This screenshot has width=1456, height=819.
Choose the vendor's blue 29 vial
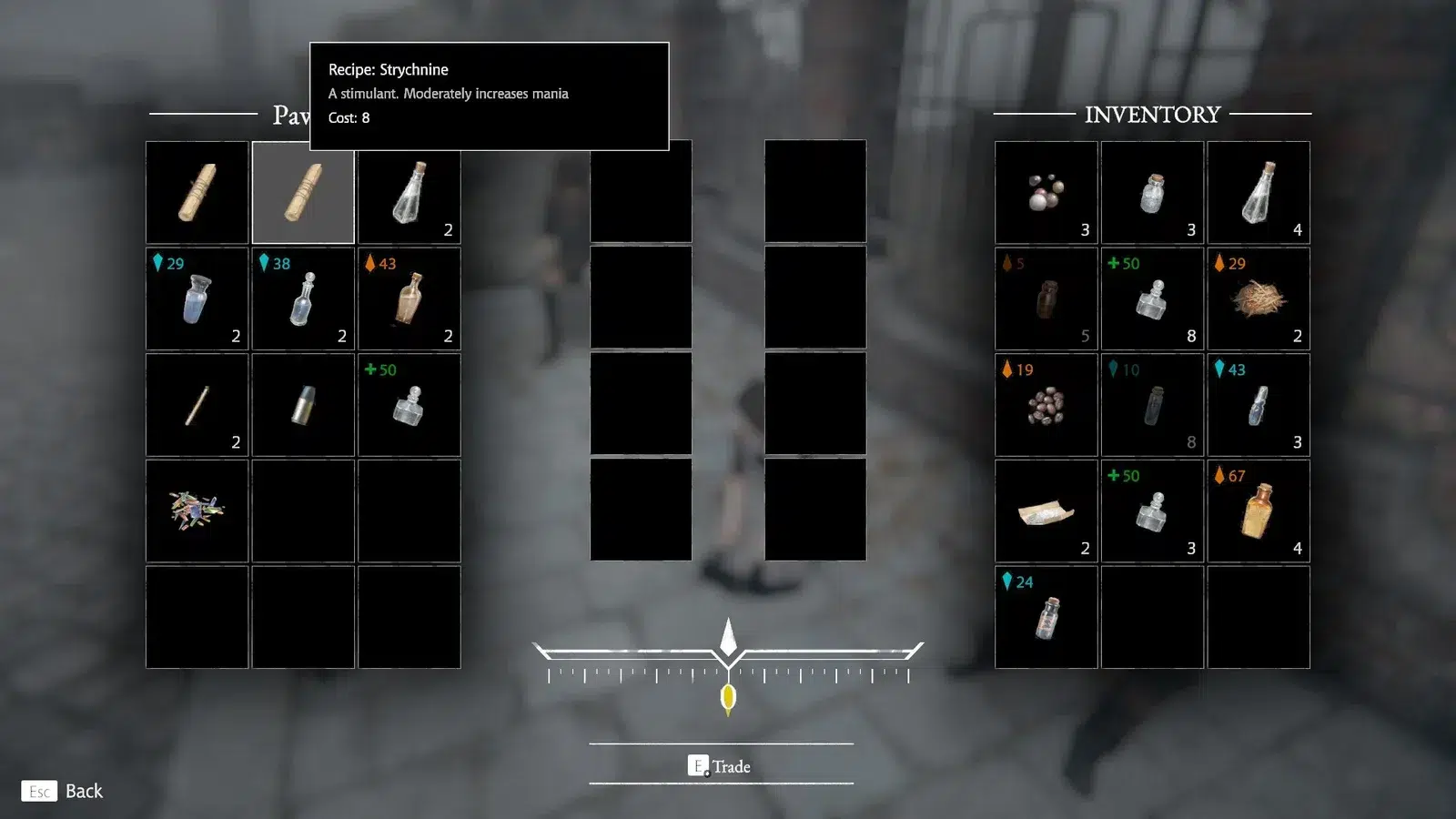point(197,298)
